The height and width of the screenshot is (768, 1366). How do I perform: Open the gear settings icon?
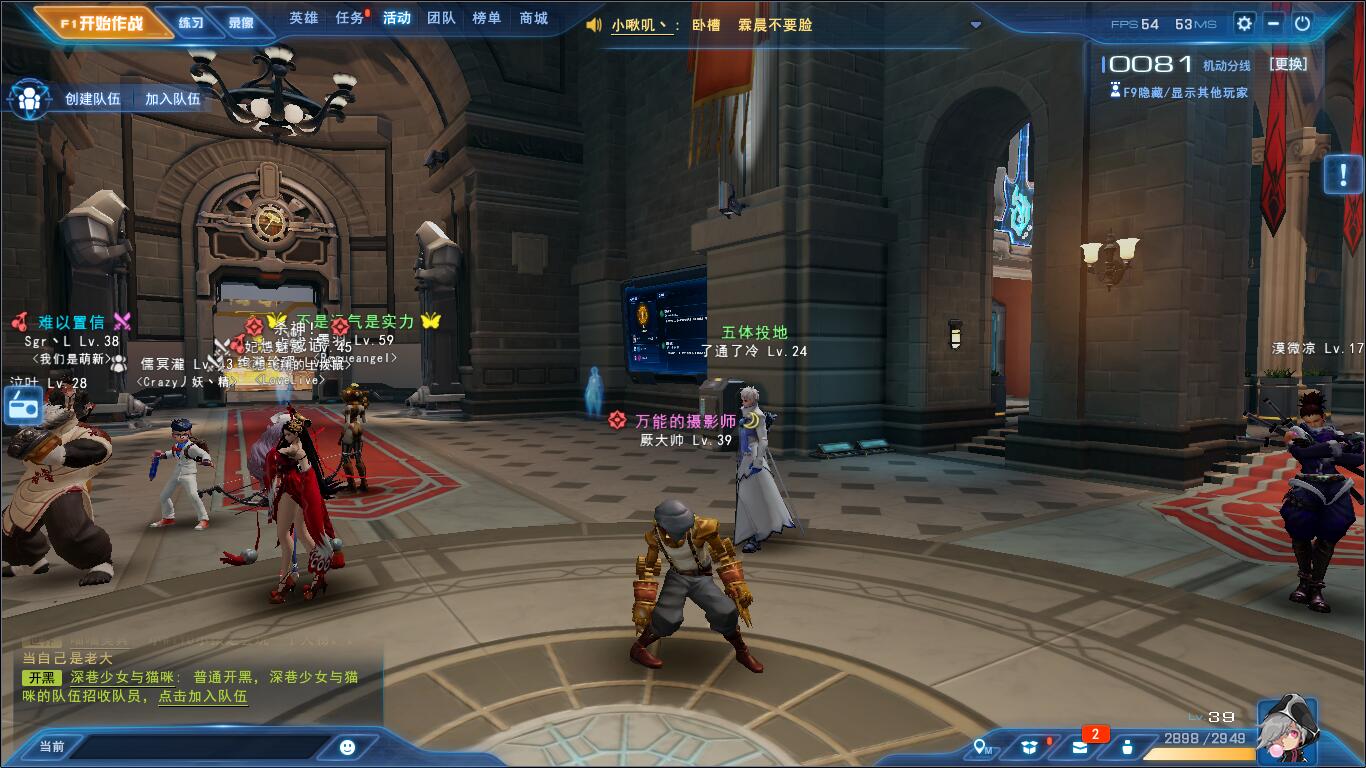tap(1244, 23)
